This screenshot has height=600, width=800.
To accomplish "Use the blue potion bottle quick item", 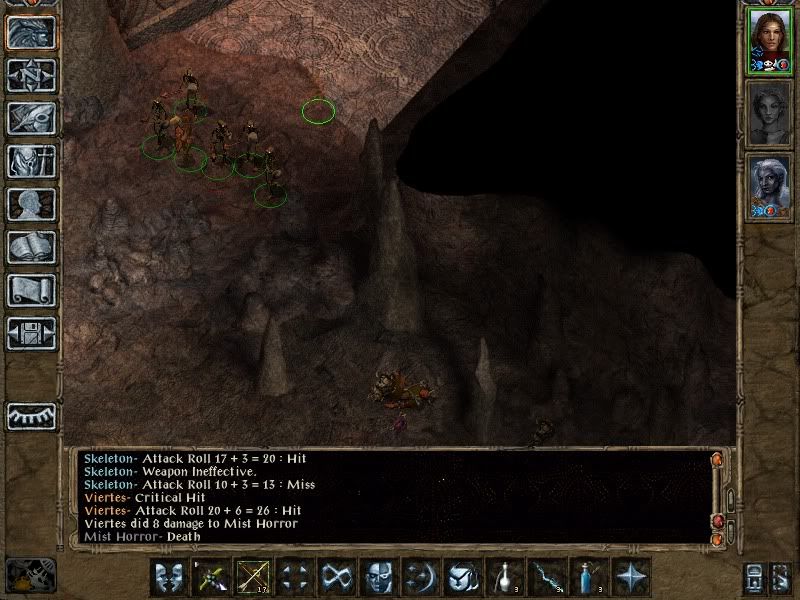I will [589, 577].
